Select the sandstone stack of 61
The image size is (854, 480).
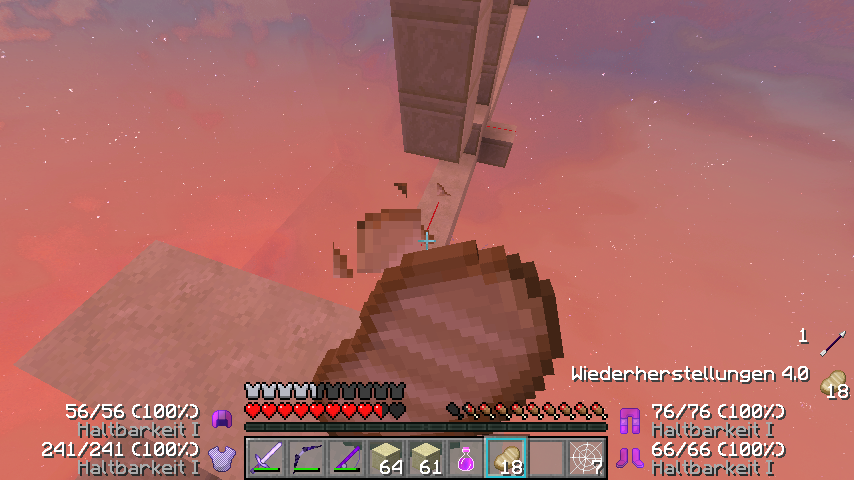(x=426, y=459)
